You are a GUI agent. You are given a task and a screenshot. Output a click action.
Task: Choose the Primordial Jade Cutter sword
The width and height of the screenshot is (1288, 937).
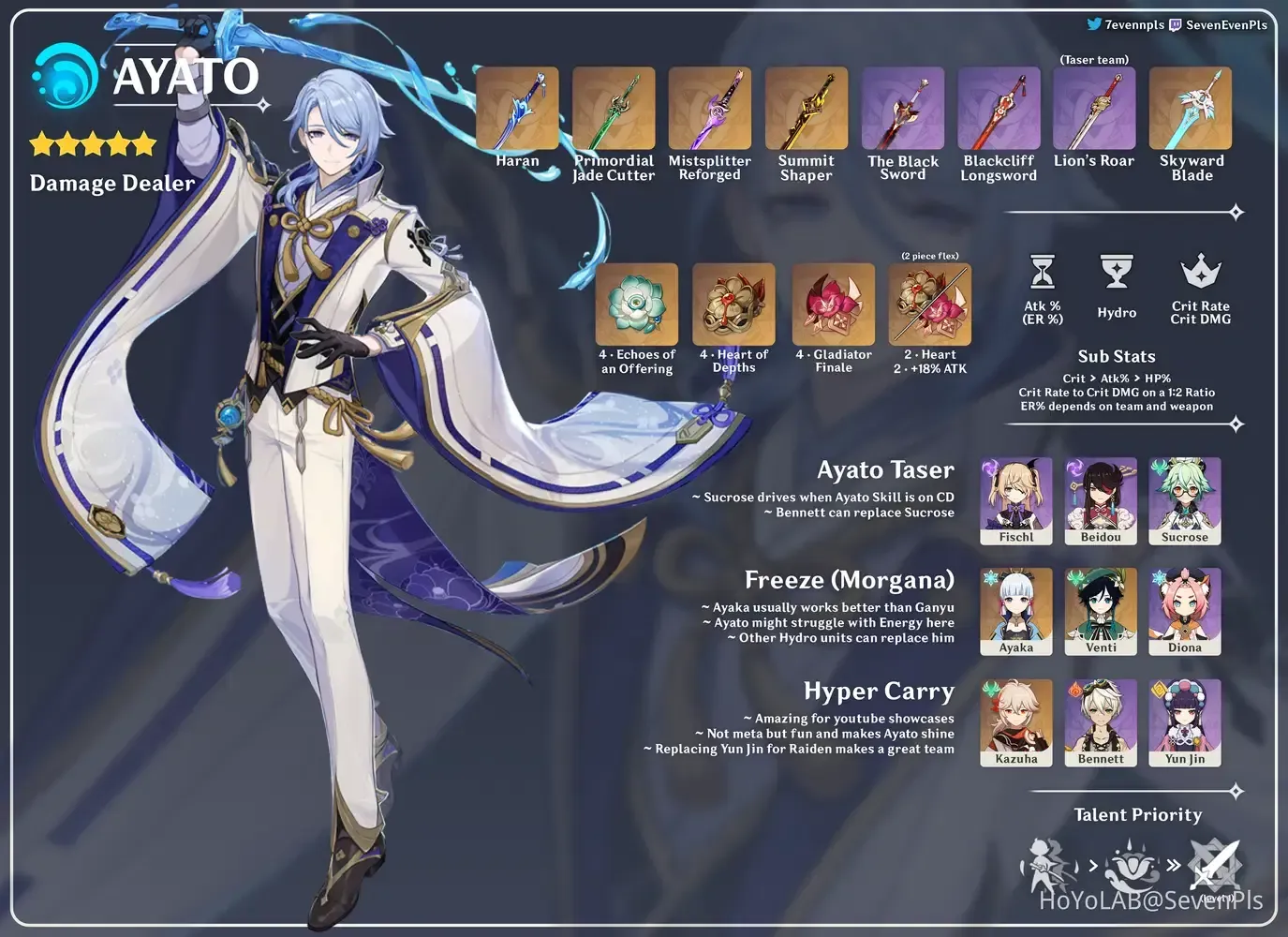coord(614,109)
